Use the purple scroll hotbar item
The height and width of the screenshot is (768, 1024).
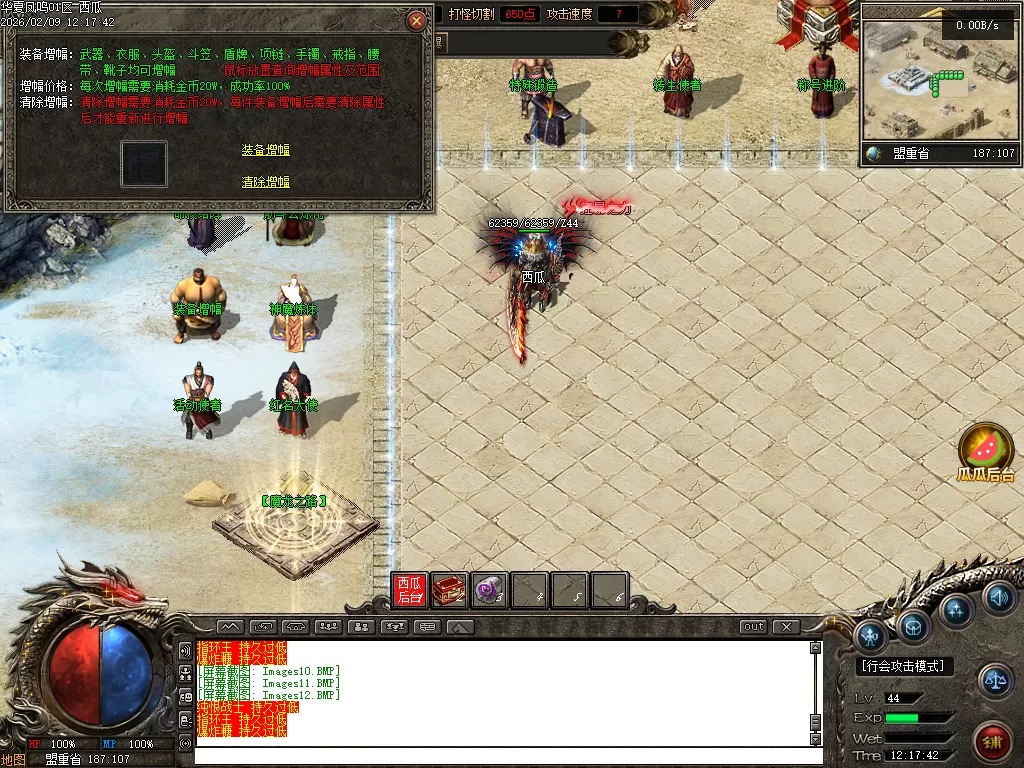click(x=490, y=591)
